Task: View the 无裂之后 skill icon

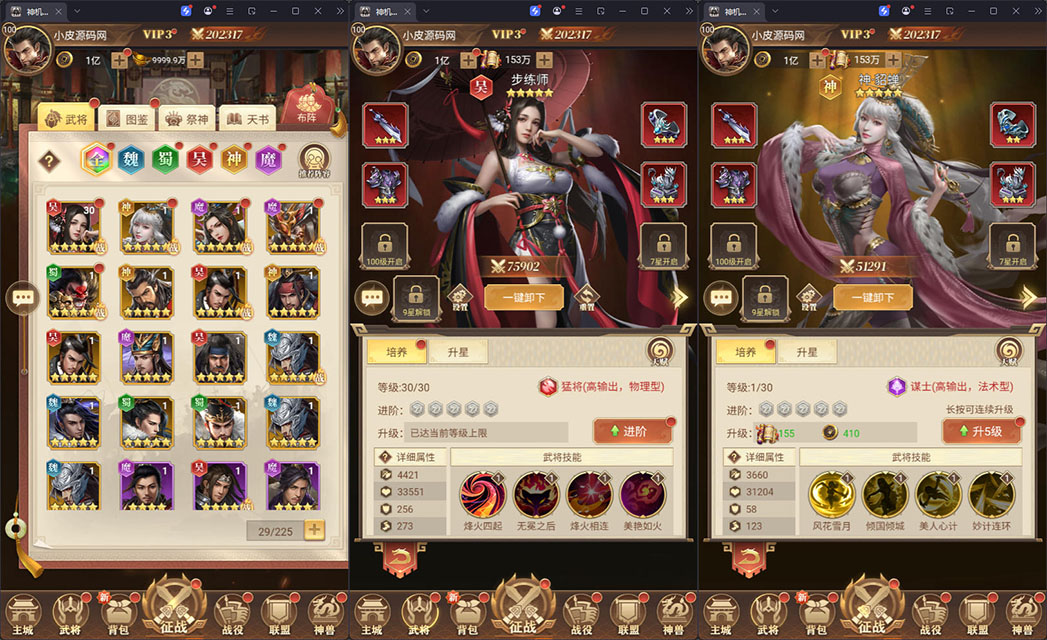Action: pyautogui.click(x=536, y=494)
